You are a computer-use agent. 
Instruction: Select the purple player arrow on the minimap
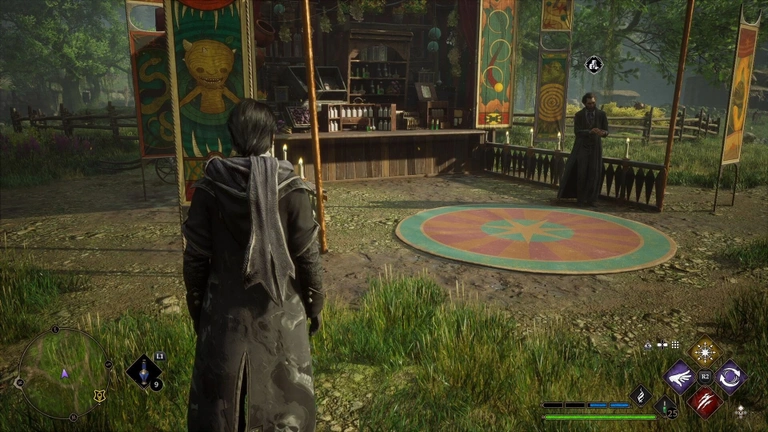[x=65, y=373]
